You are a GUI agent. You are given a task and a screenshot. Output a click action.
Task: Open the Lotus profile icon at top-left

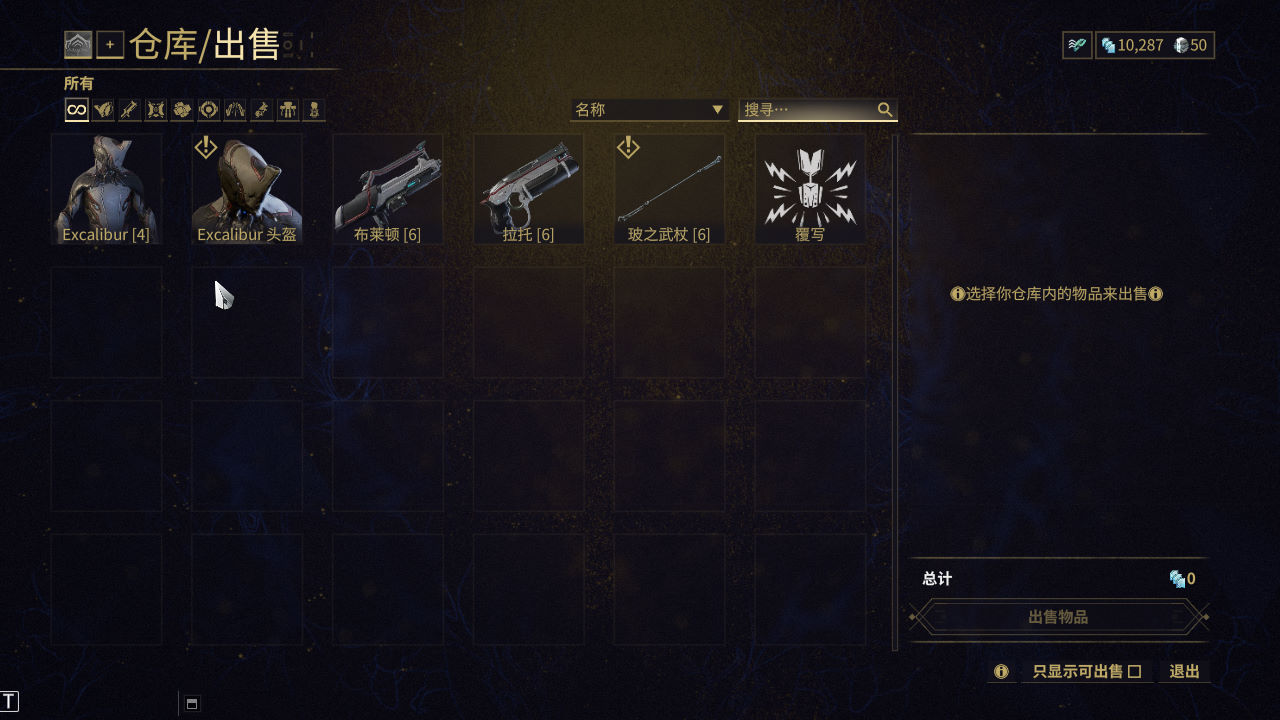[78, 45]
